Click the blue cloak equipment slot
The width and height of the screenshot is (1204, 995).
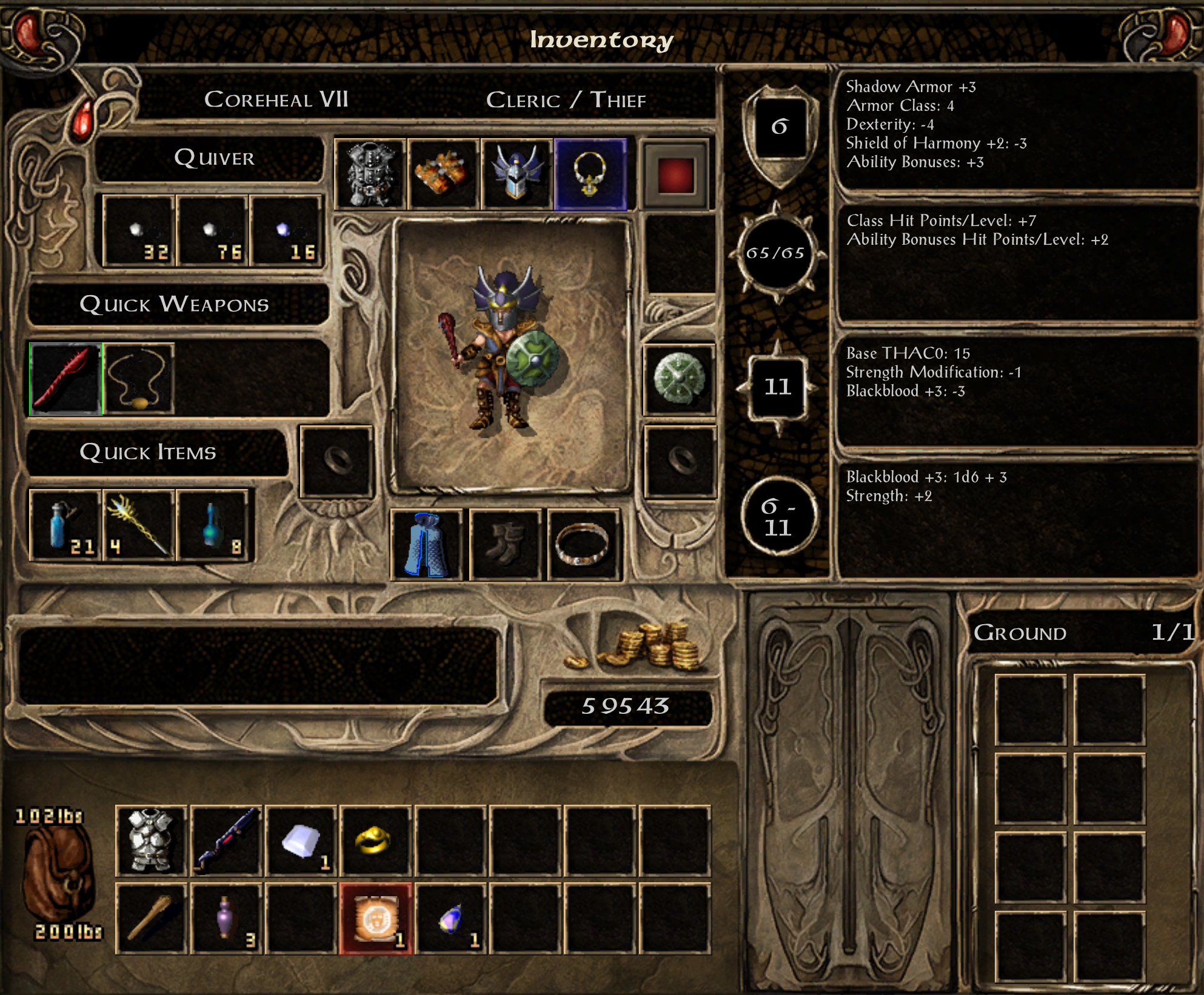[x=426, y=545]
